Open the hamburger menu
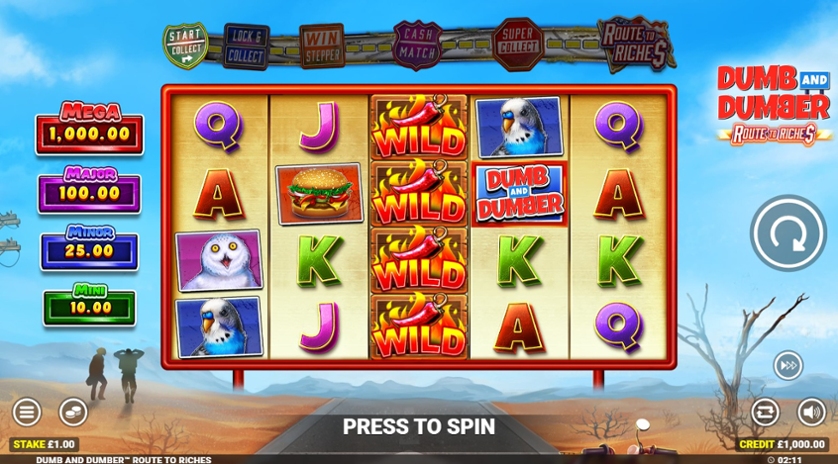838x464 pixels. tap(27, 411)
